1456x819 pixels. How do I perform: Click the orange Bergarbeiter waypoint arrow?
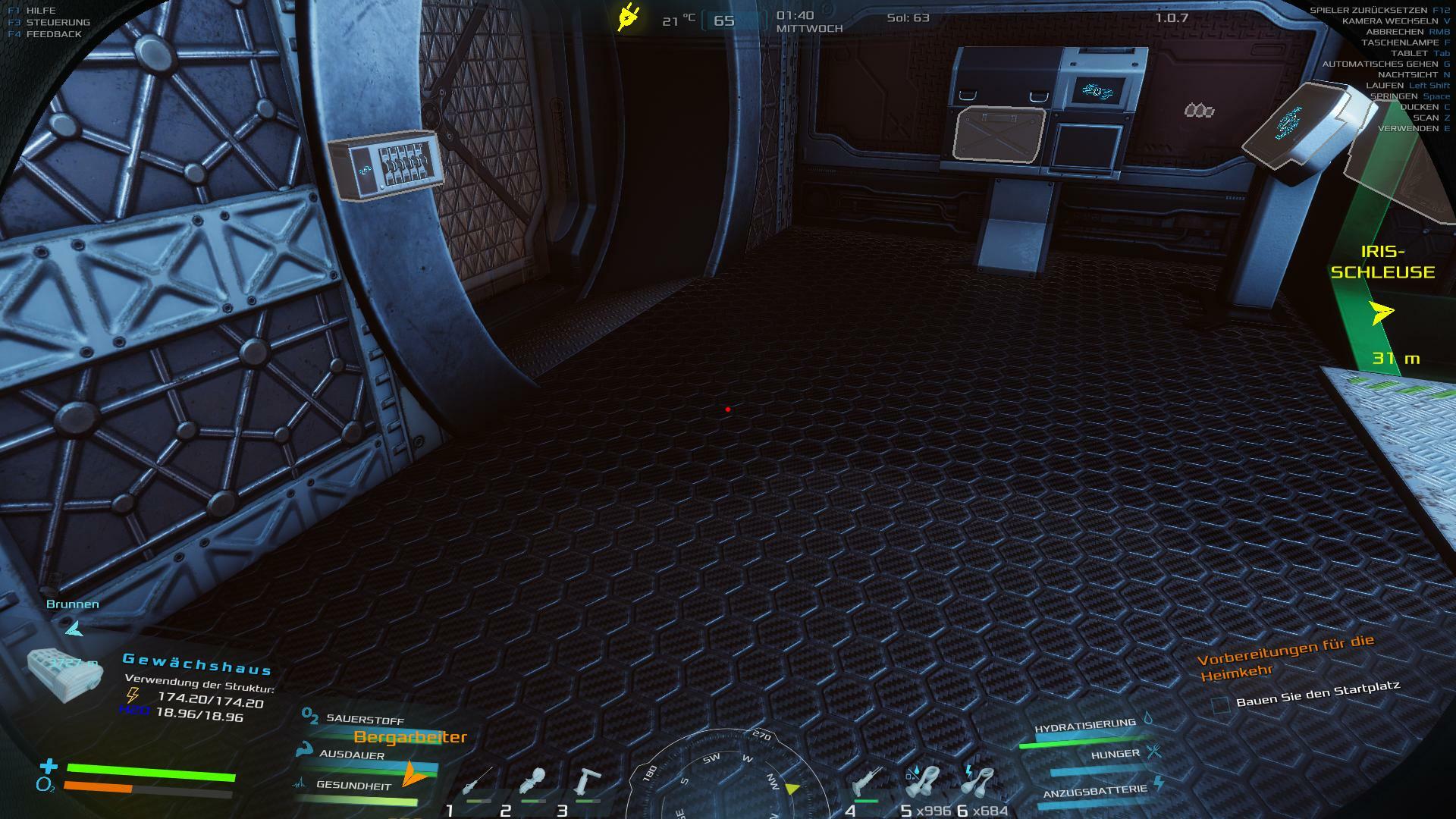click(413, 773)
